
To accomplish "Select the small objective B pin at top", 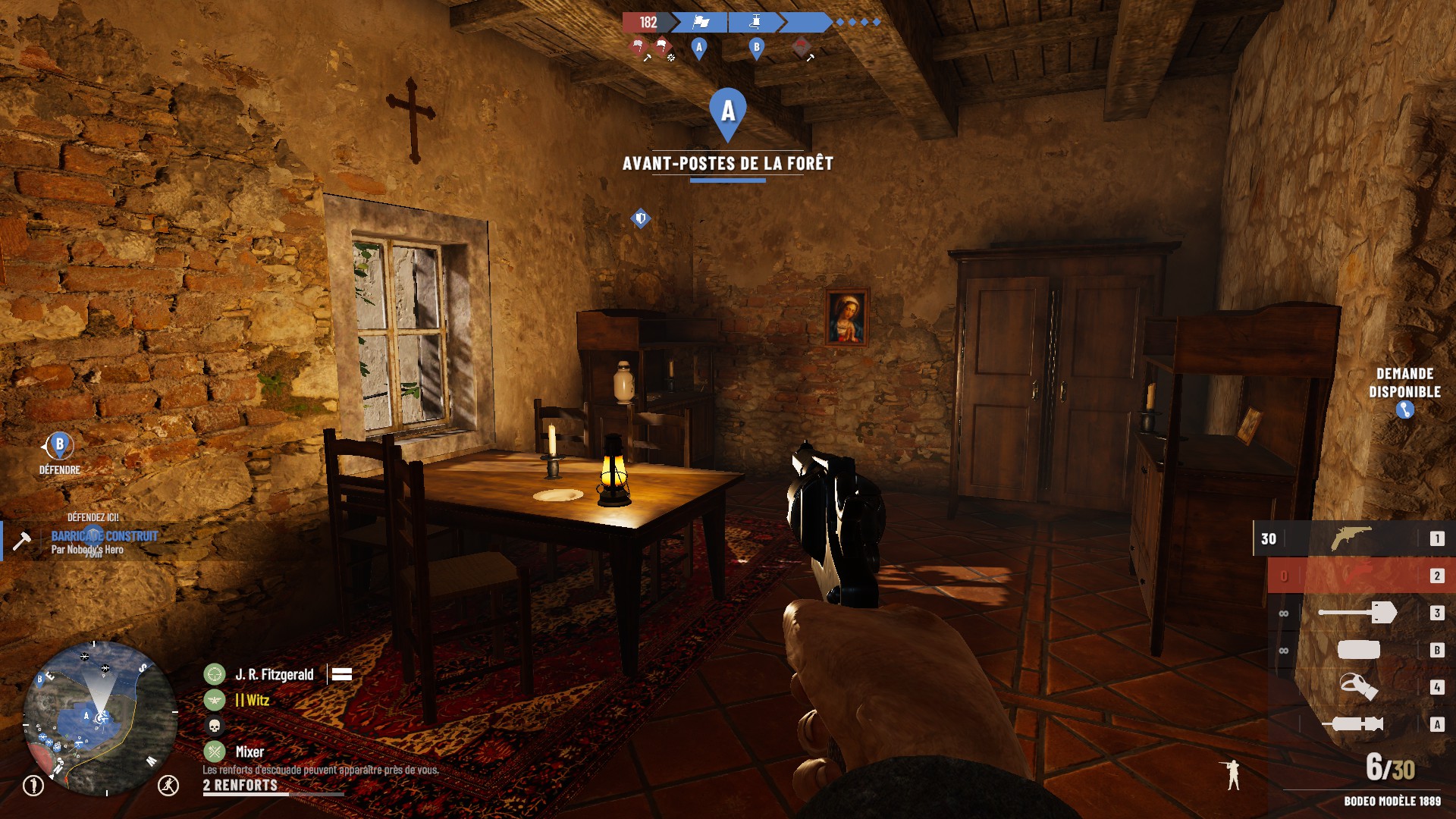I will point(756,48).
